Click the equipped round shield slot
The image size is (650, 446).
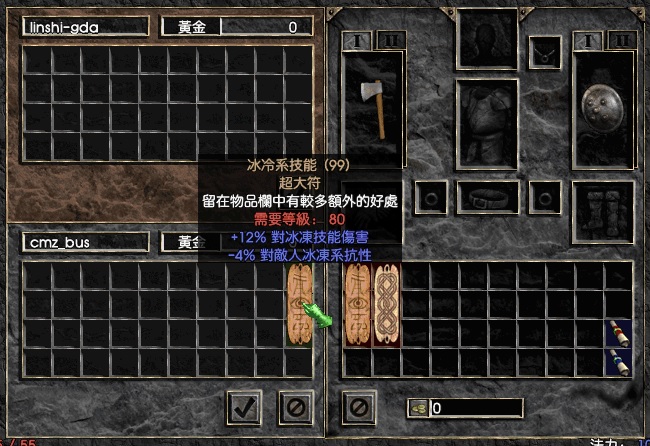(603, 108)
